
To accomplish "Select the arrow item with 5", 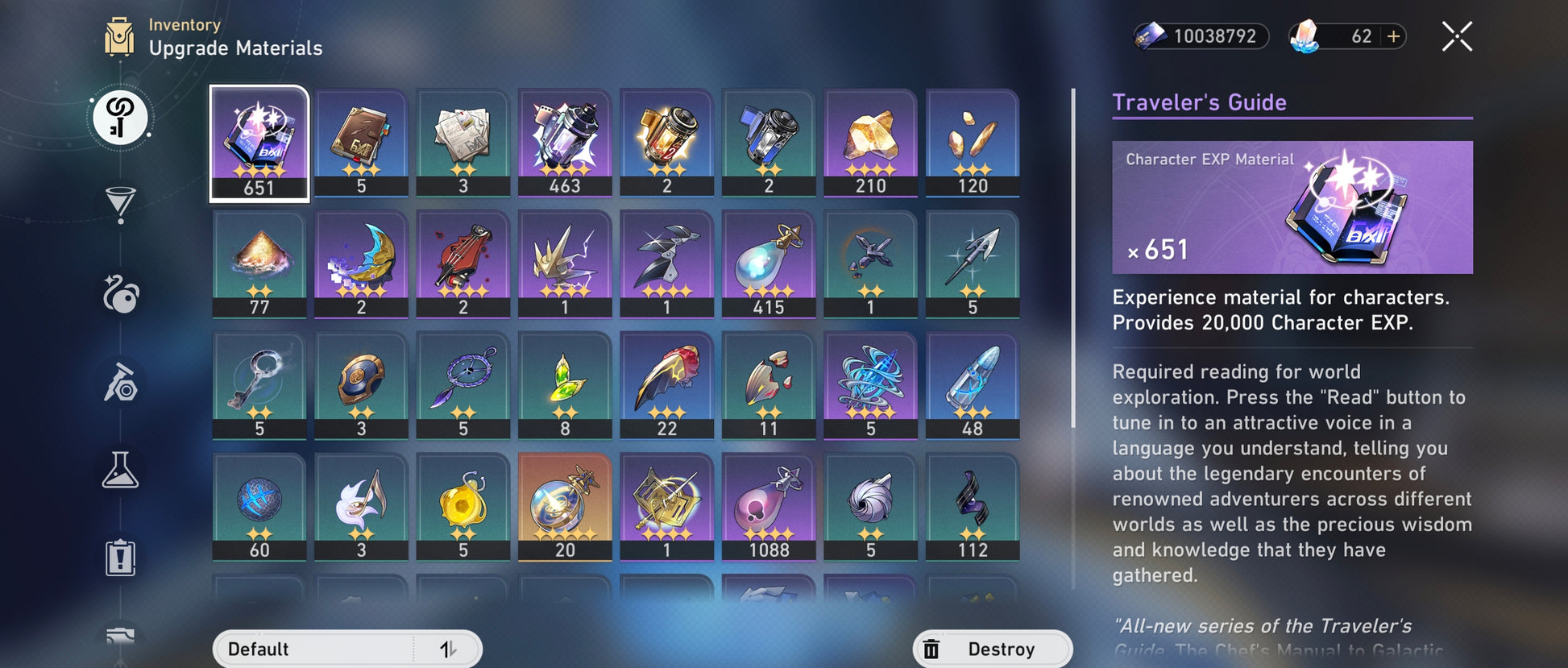I will click(973, 264).
